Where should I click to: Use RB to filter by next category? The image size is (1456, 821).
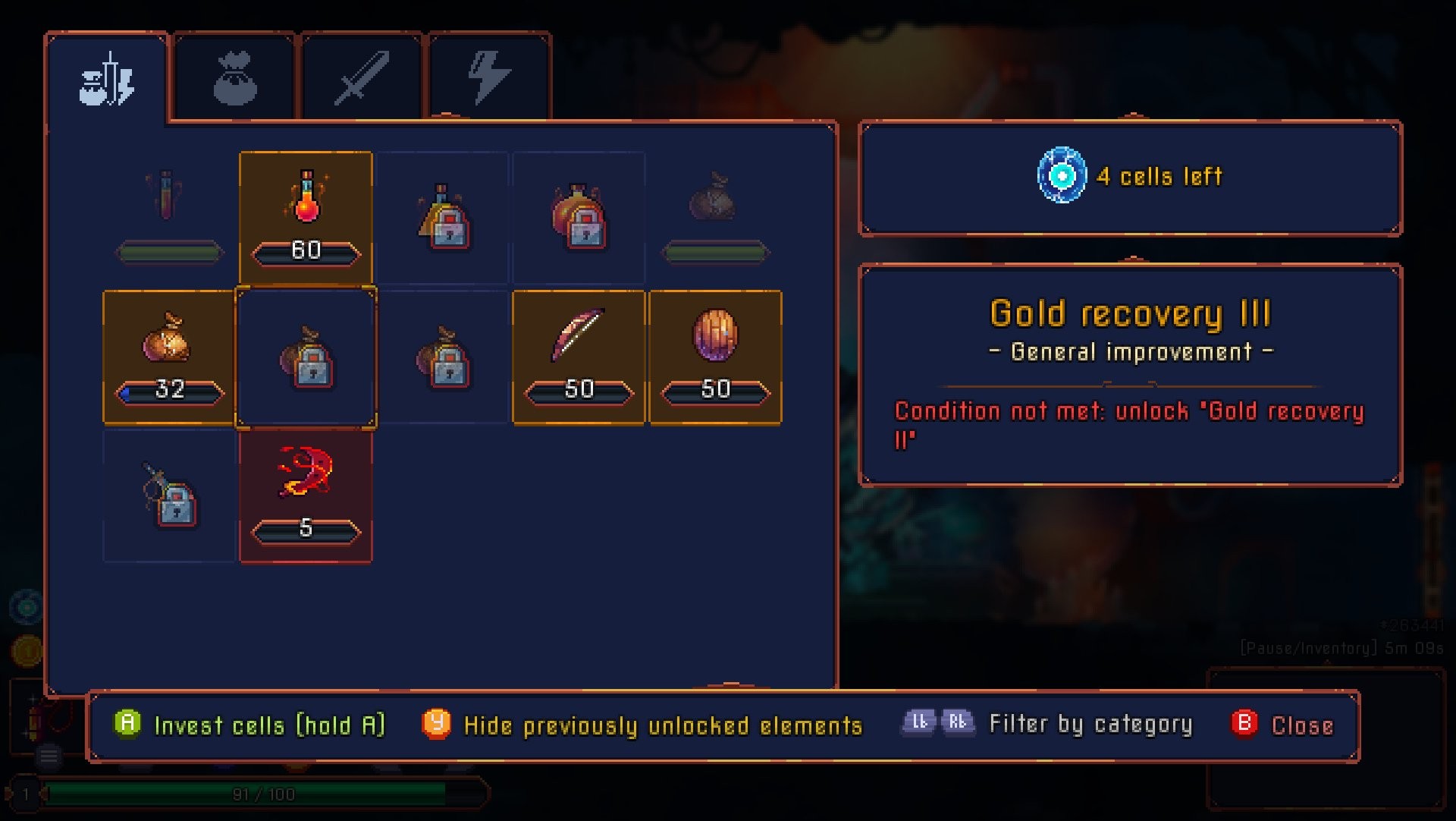959,722
